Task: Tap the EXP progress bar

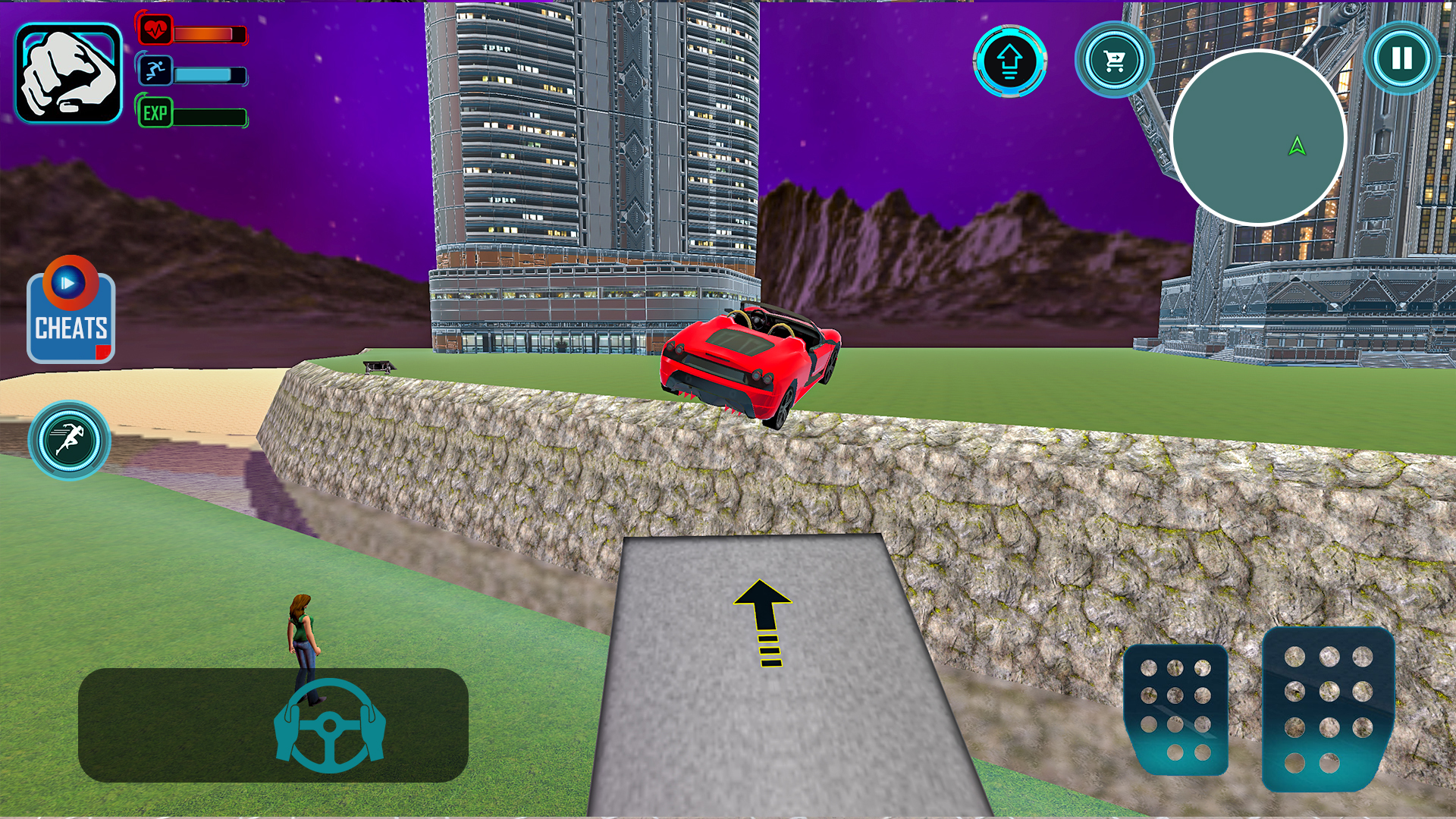Action: (209, 117)
